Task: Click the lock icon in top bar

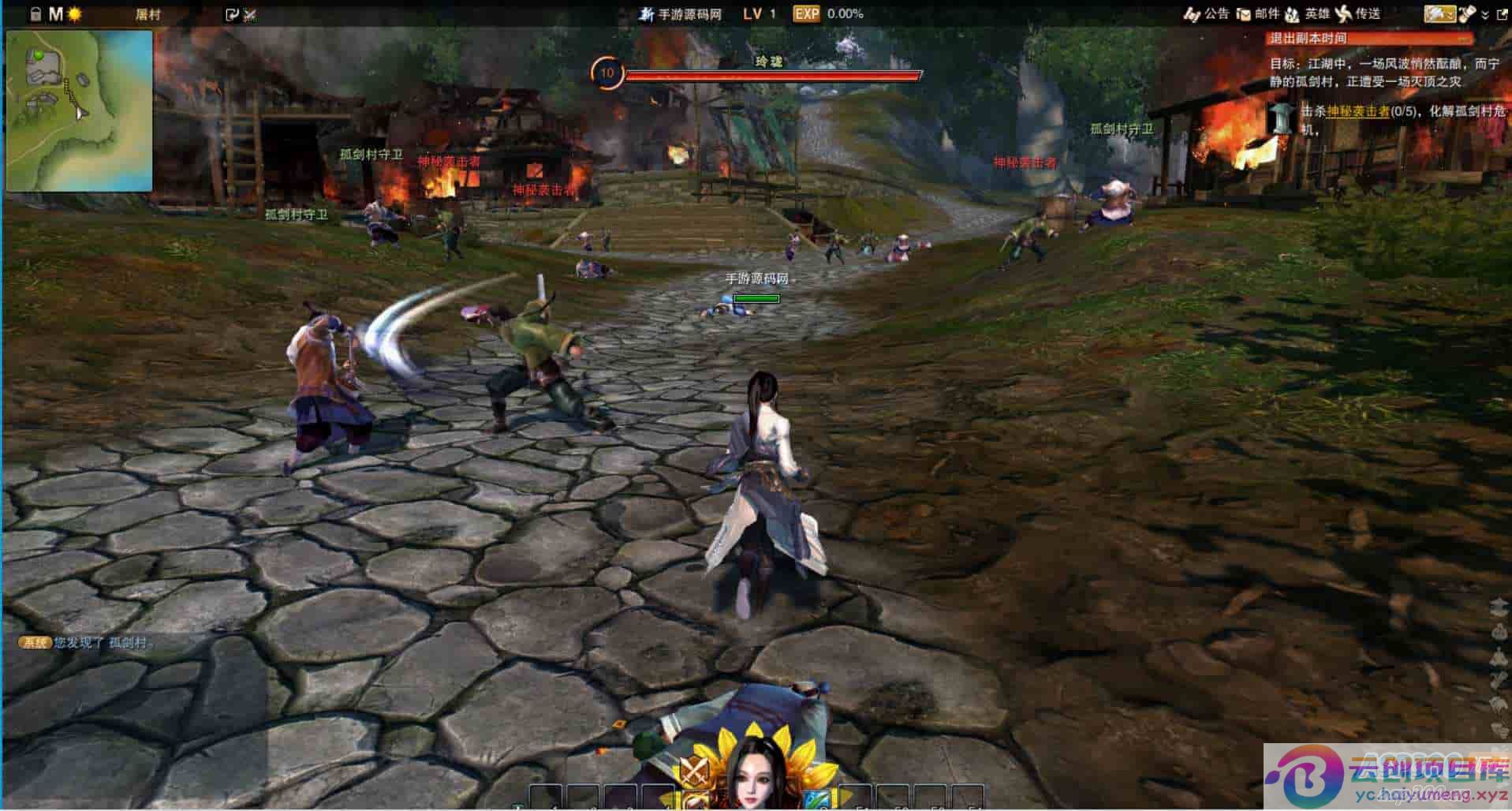Action: tap(35, 14)
